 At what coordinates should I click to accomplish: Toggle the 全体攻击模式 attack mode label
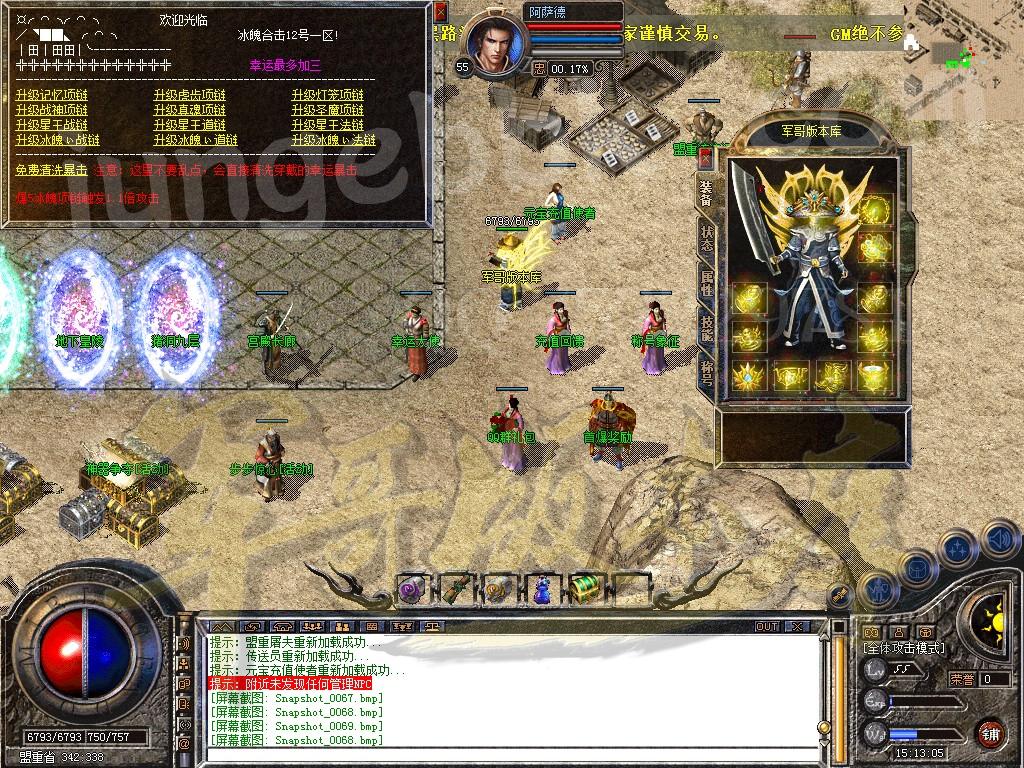coord(904,648)
